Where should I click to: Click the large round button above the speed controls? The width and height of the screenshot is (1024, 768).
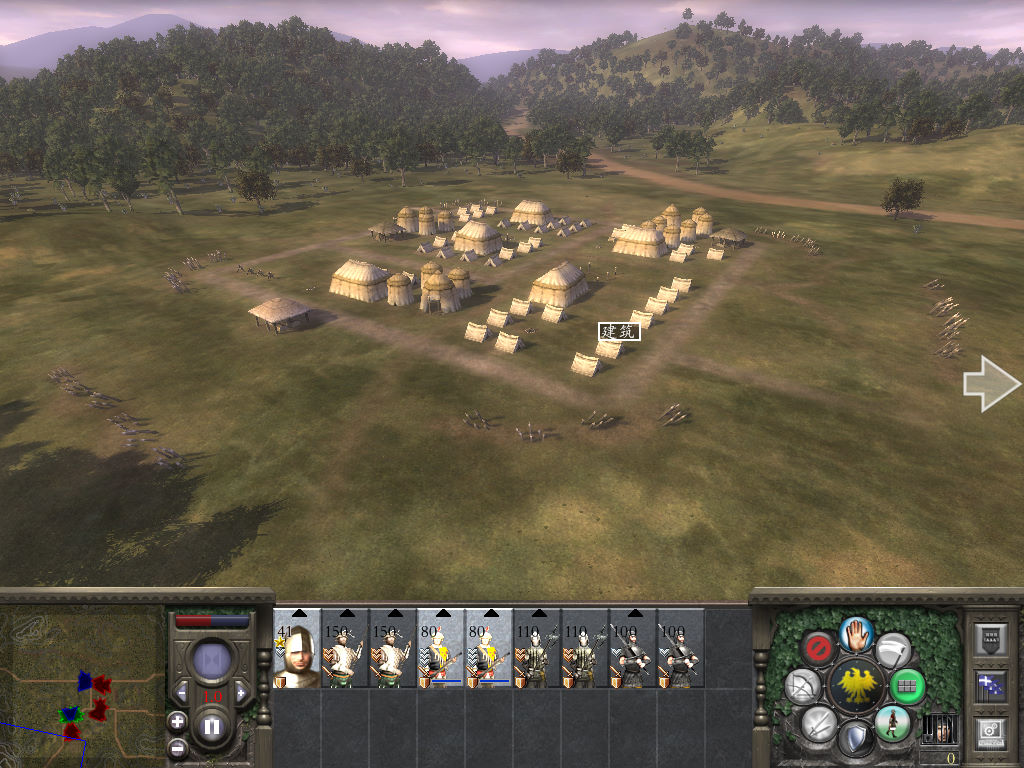212,661
